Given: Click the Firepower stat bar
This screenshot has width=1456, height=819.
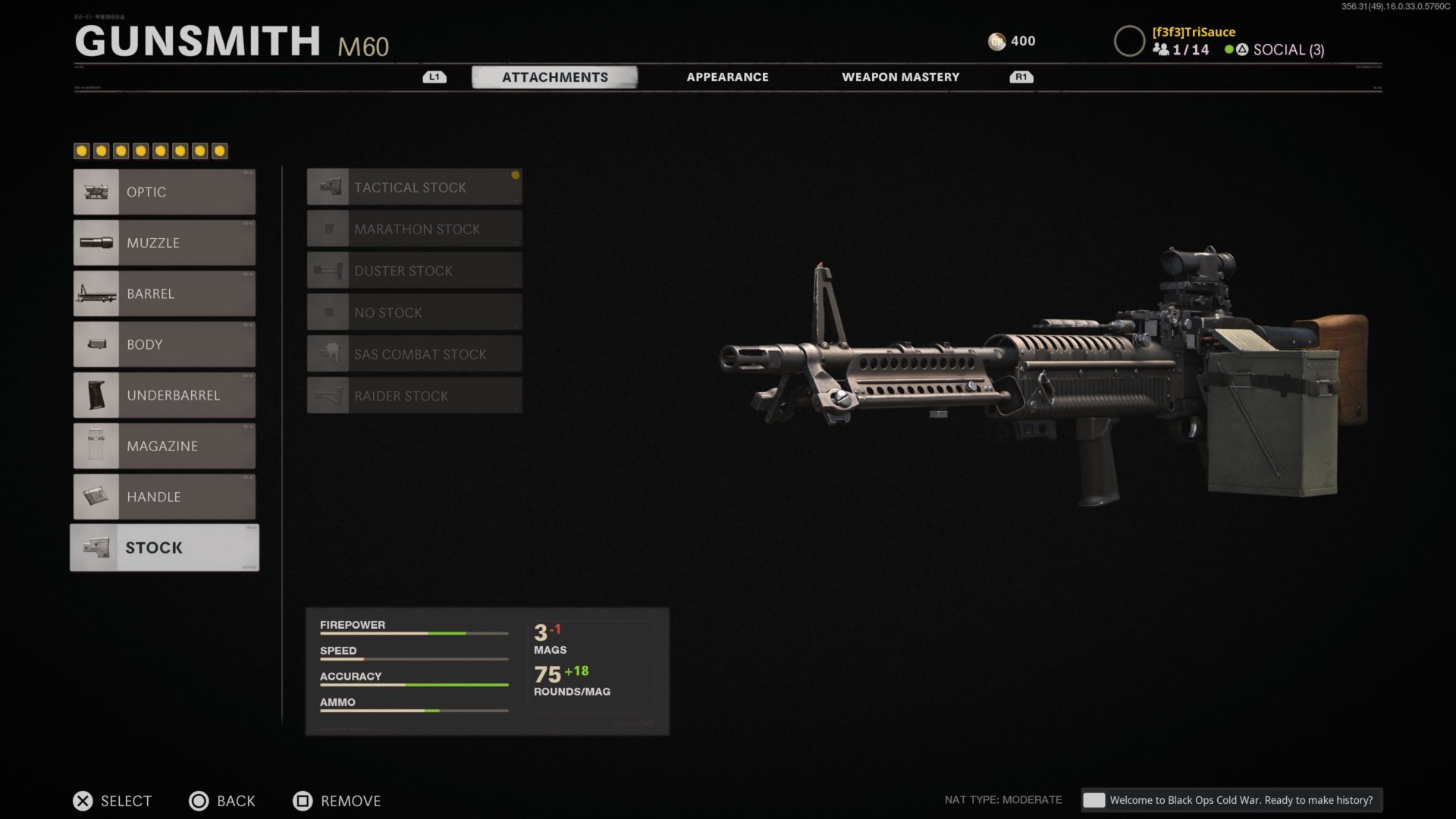Looking at the screenshot, I should (413, 632).
